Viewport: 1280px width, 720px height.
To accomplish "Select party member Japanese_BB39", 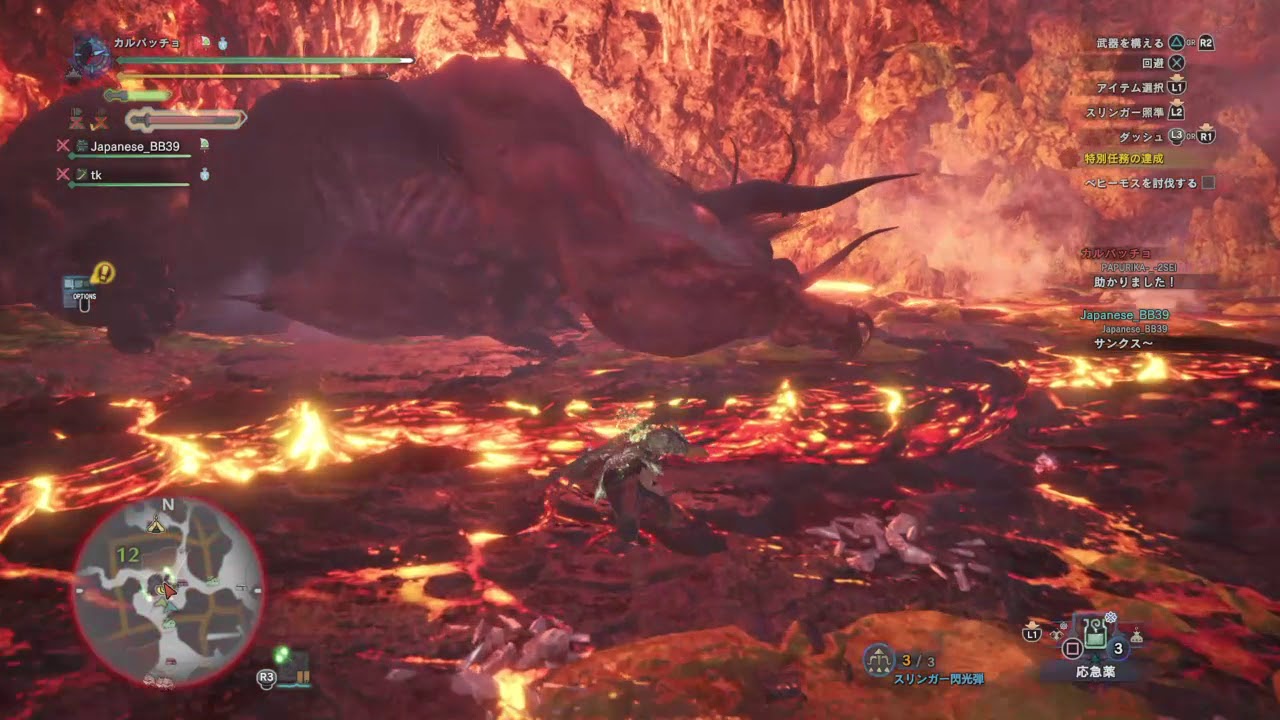I will coord(134,146).
